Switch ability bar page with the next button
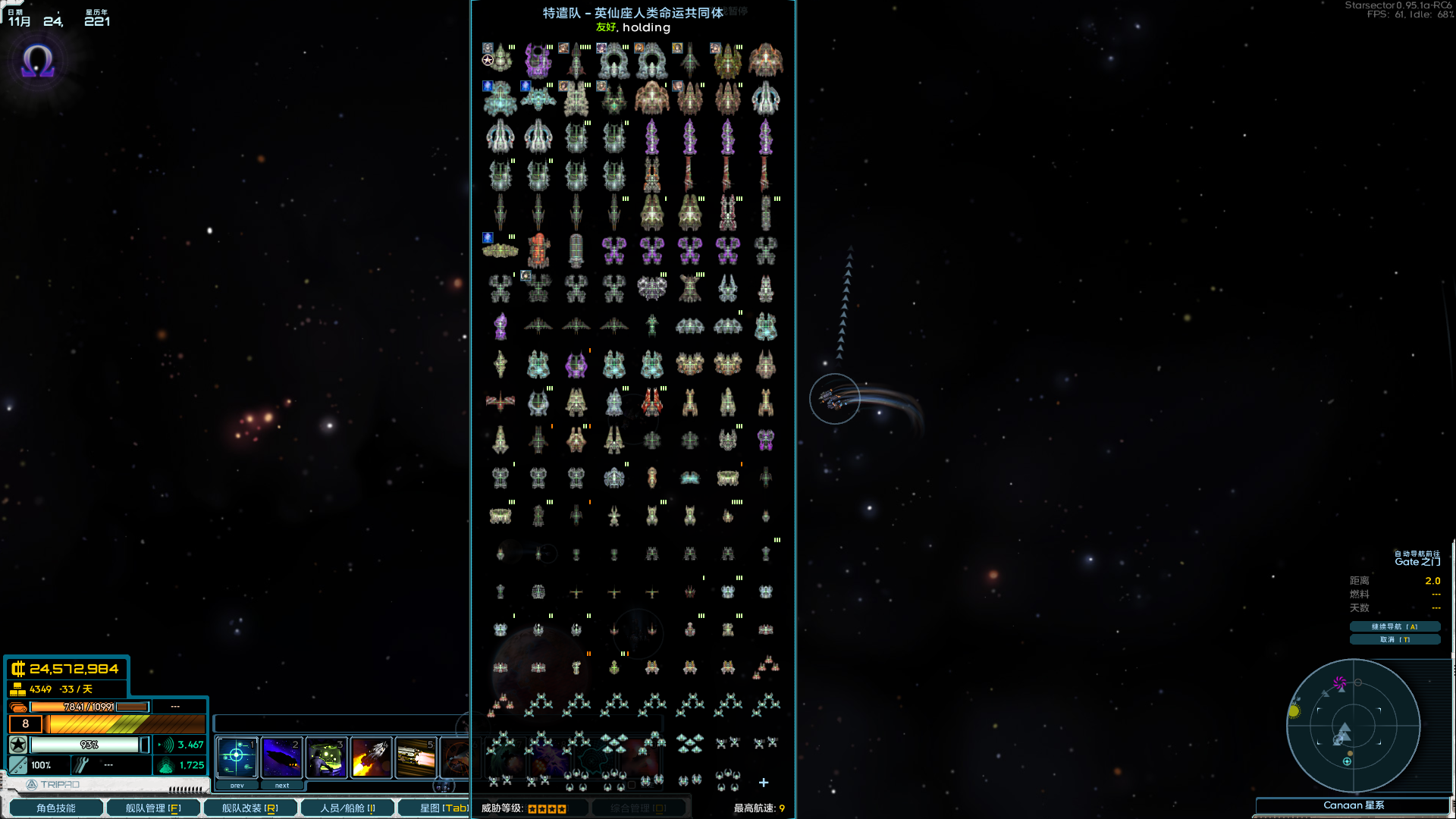Screen dimensions: 1456x819 pyautogui.click(x=281, y=785)
